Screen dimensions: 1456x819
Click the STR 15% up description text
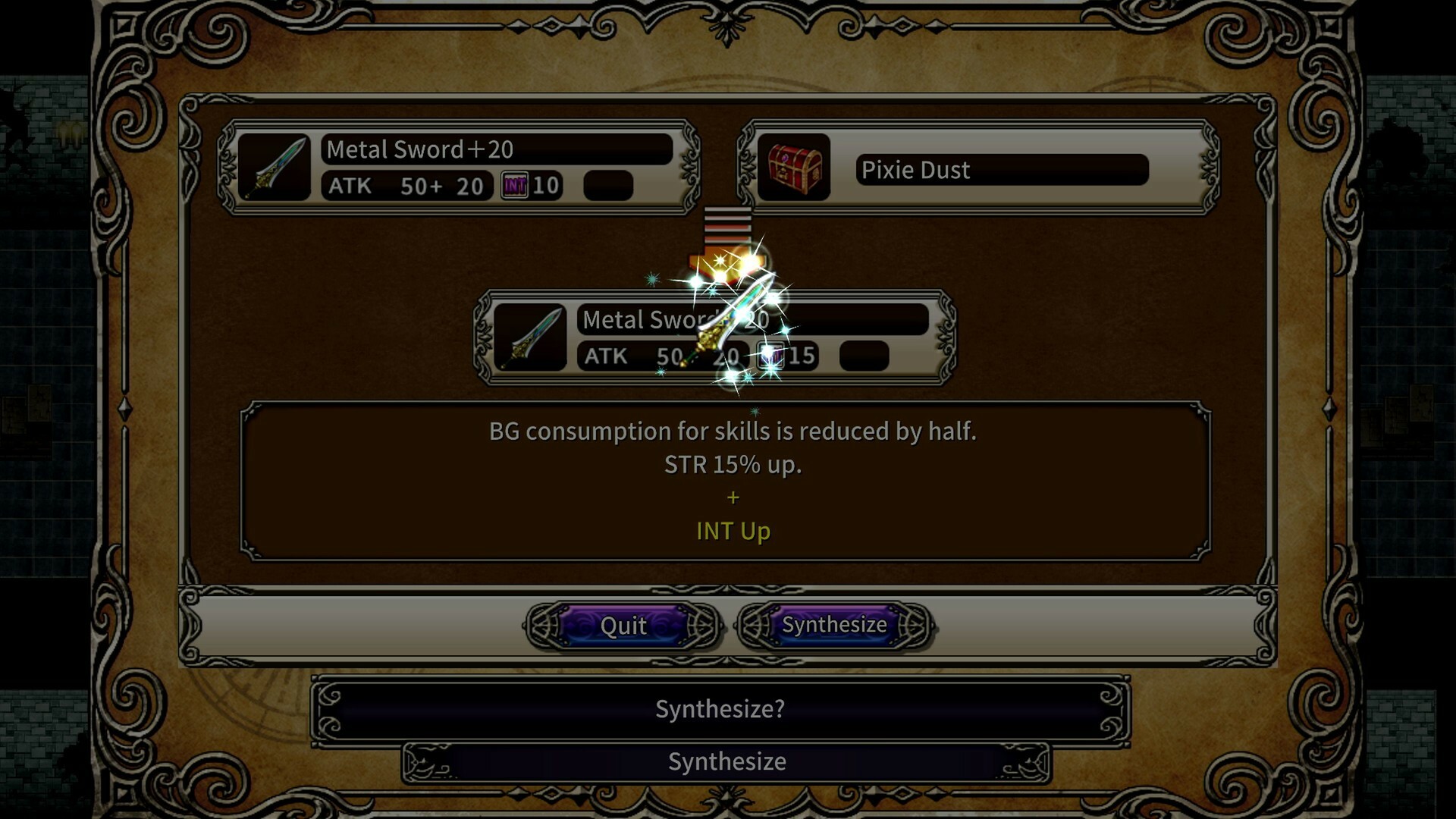tap(731, 464)
